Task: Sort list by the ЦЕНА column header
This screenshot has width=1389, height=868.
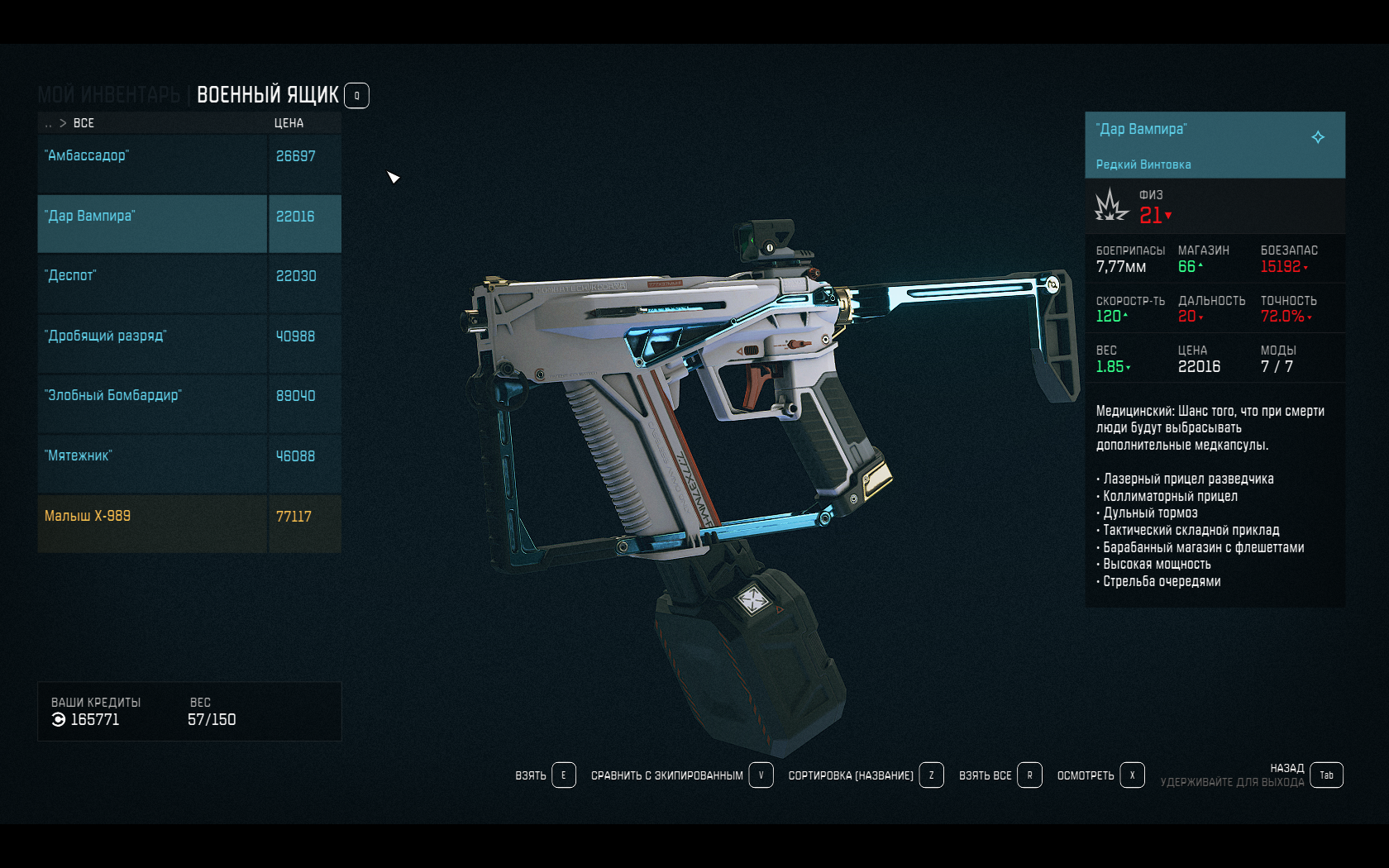Action: (289, 123)
